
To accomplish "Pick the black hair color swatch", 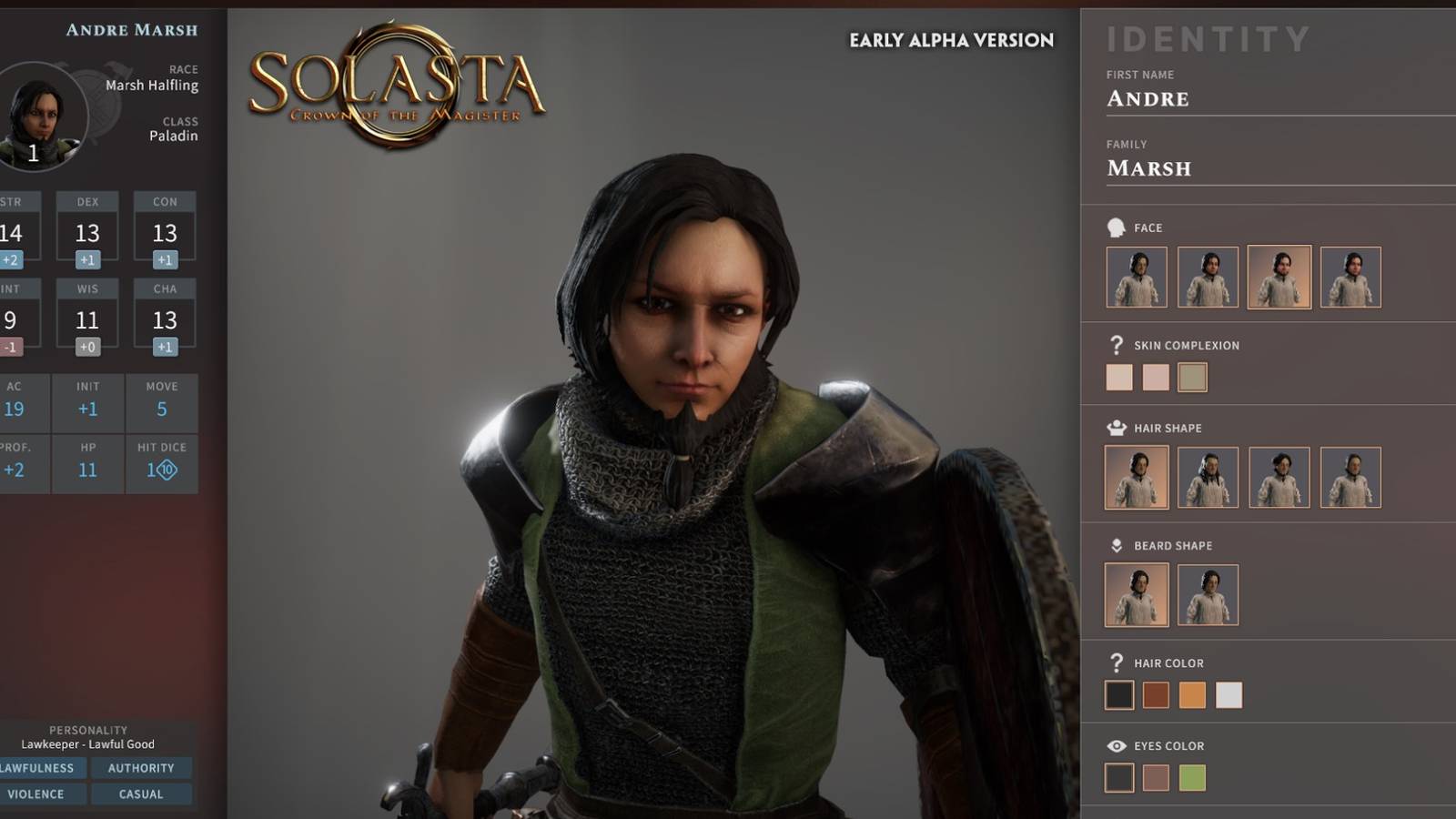I will [x=1119, y=695].
